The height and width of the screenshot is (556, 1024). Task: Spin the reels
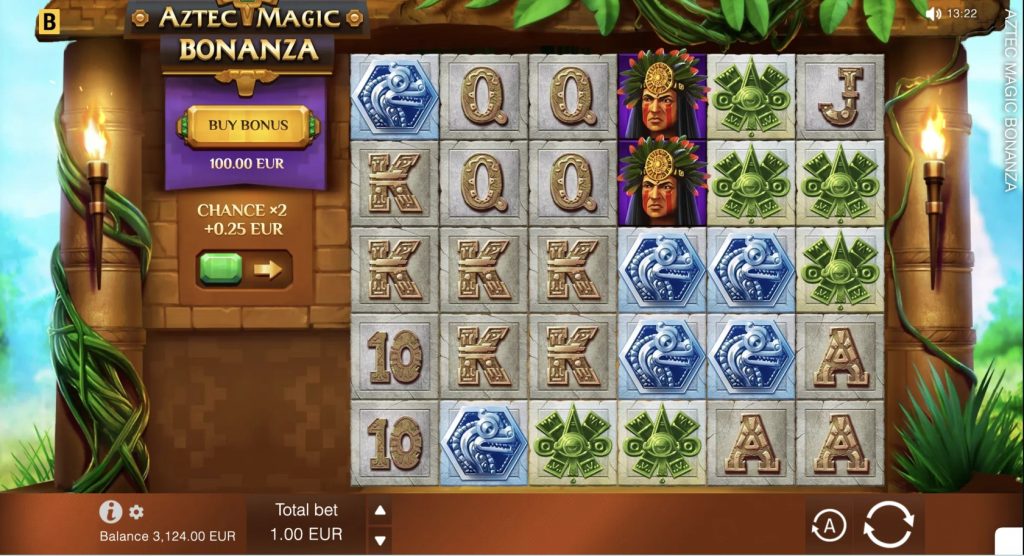888,524
